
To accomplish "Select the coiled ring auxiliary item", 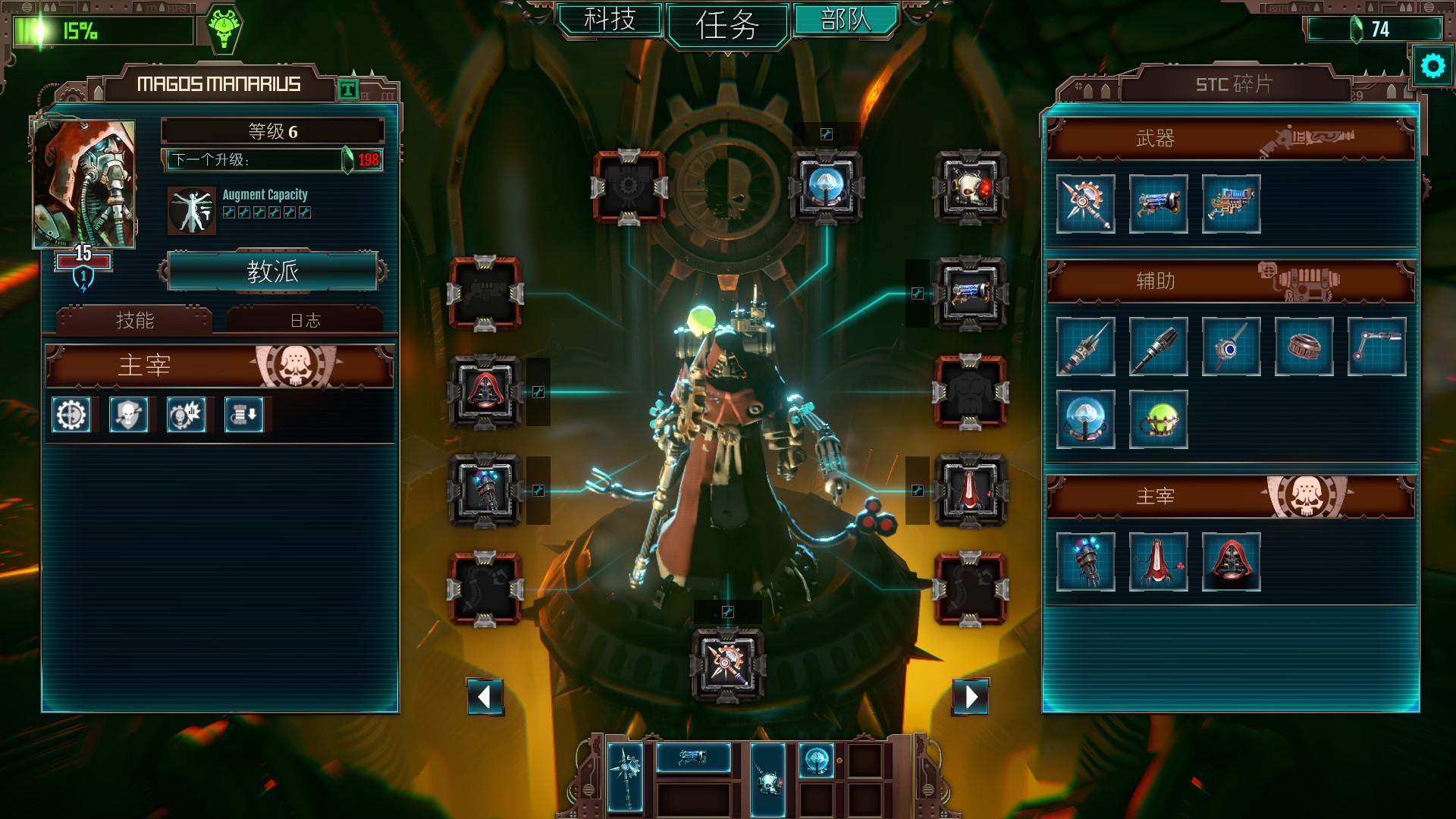I will pyautogui.click(x=1304, y=347).
